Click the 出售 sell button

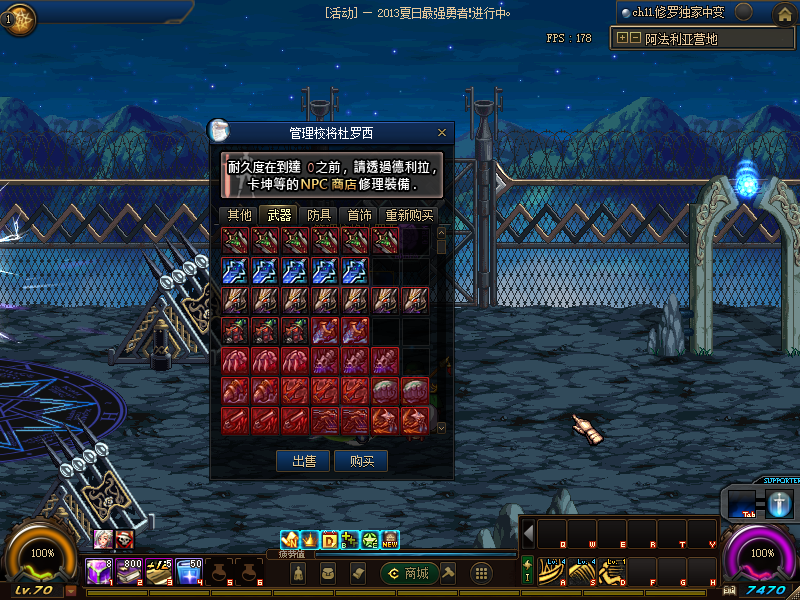point(303,461)
